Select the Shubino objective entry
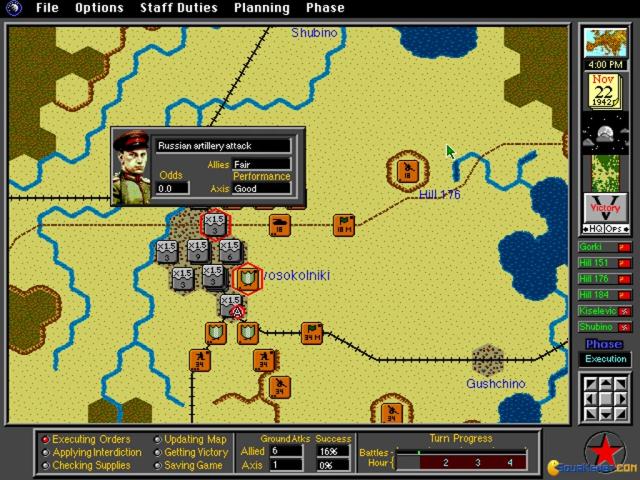The image size is (640, 480). [604, 327]
